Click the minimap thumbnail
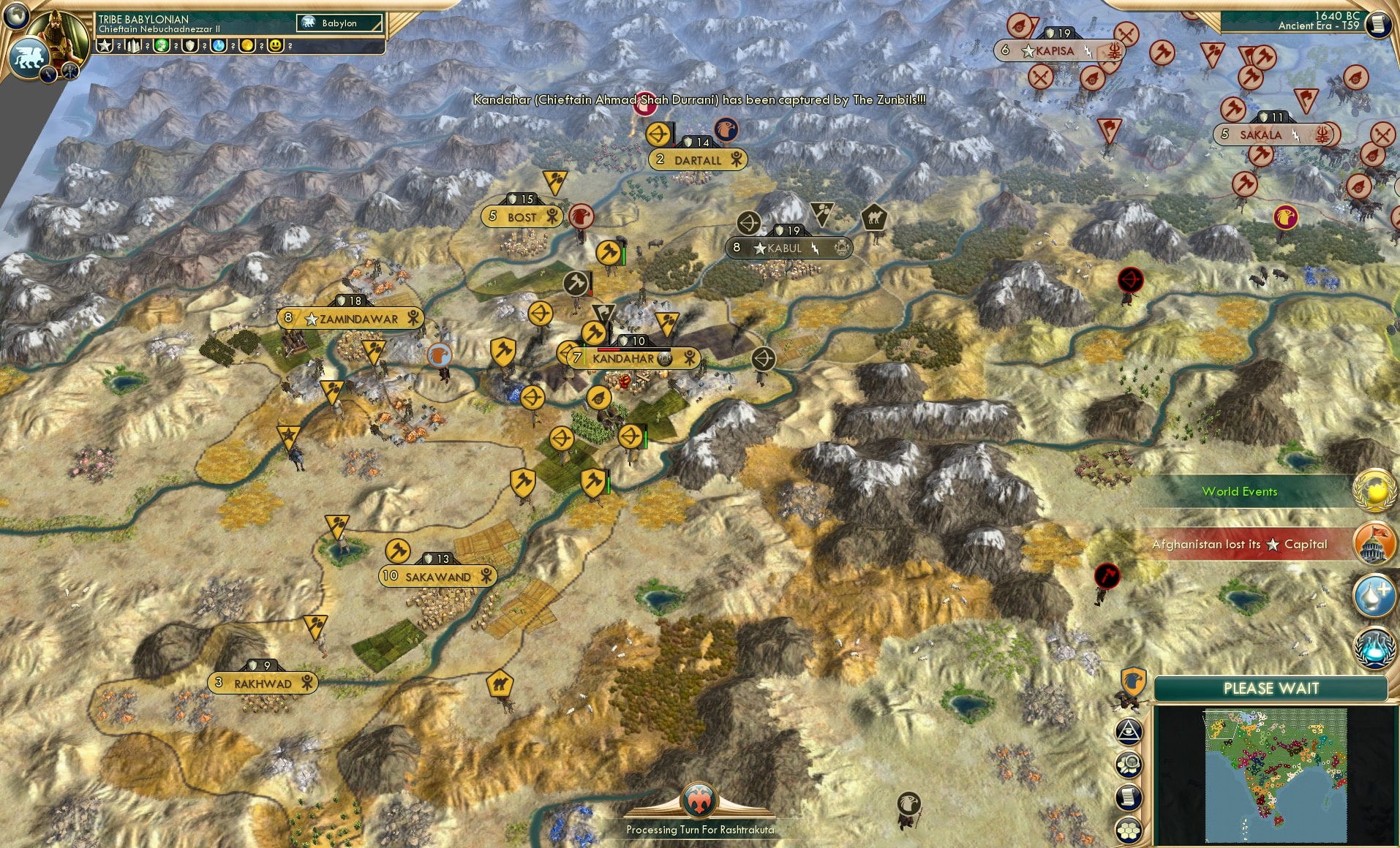The height and width of the screenshot is (848, 1400). point(1276,775)
